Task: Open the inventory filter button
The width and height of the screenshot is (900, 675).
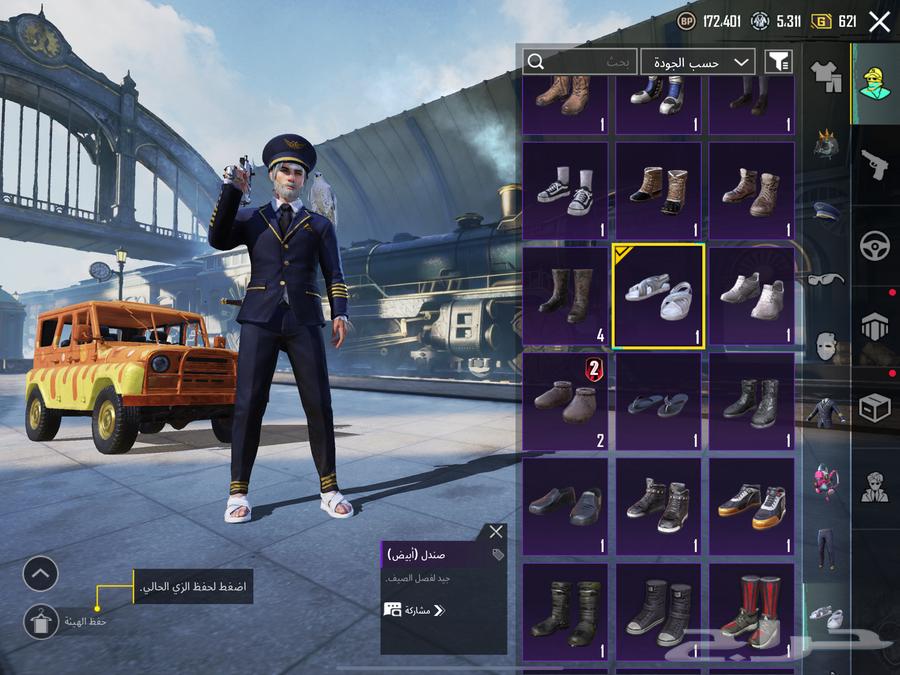Action: (778, 62)
